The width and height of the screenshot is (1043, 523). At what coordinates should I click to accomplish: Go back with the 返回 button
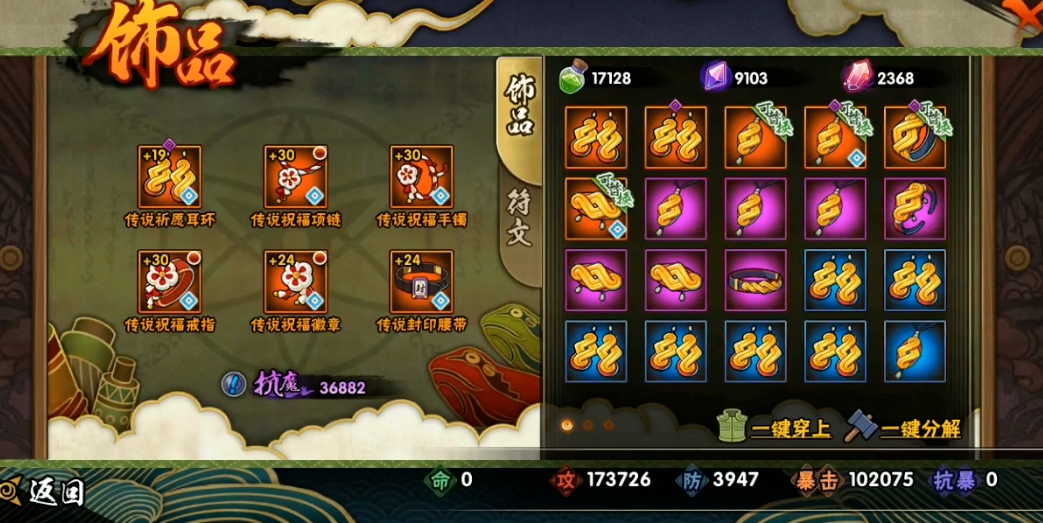pyautogui.click(x=47, y=490)
